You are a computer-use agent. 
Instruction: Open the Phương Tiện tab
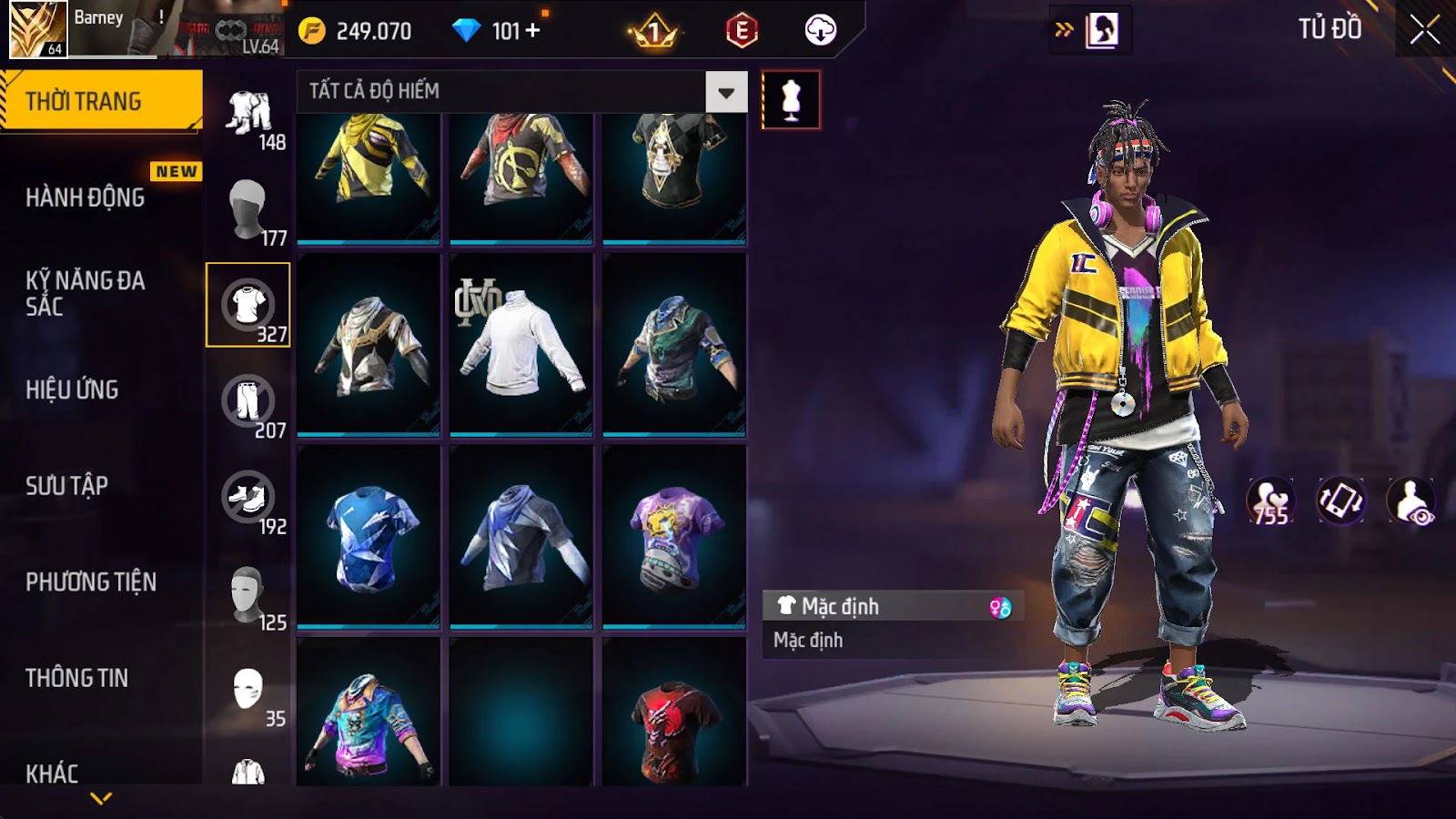click(91, 581)
